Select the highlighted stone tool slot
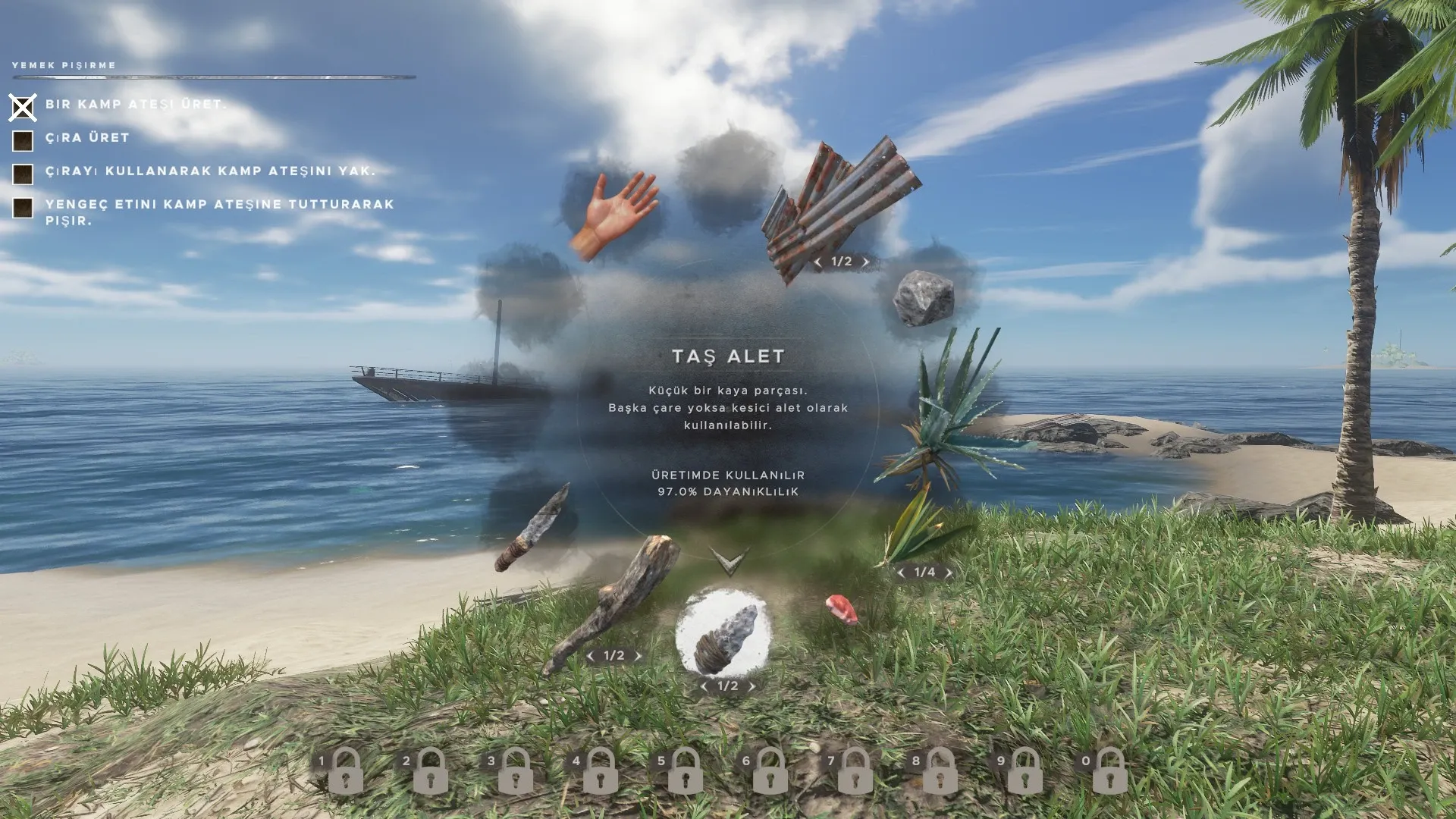 tap(723, 632)
